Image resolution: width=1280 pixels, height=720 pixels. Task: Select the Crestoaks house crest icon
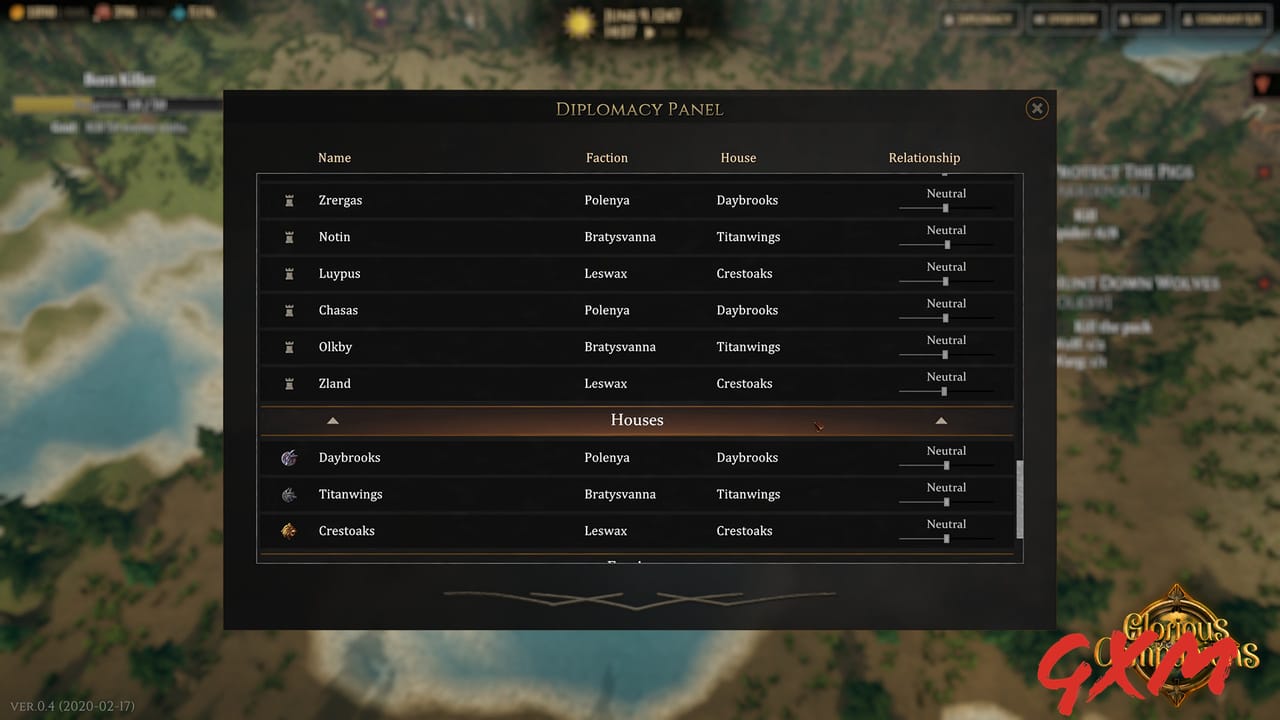pyautogui.click(x=289, y=531)
